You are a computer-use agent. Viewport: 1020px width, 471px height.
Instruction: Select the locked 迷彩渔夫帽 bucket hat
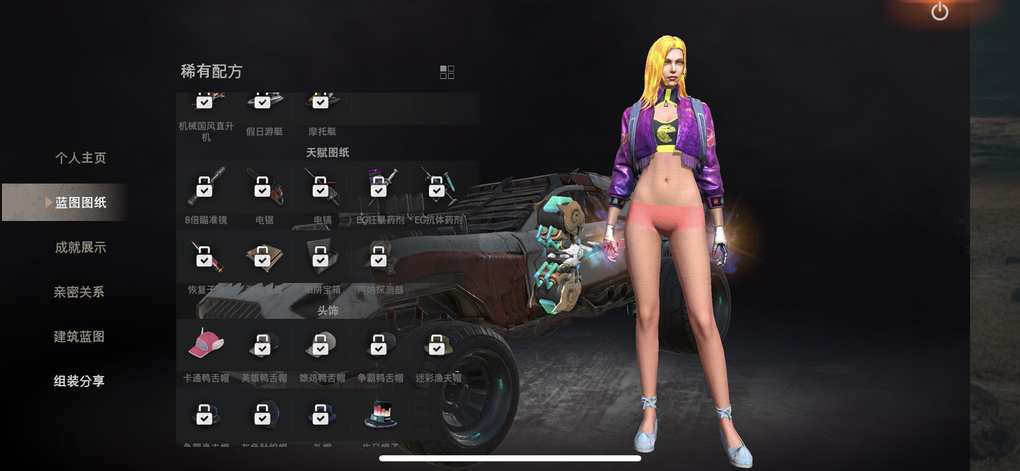point(437,345)
